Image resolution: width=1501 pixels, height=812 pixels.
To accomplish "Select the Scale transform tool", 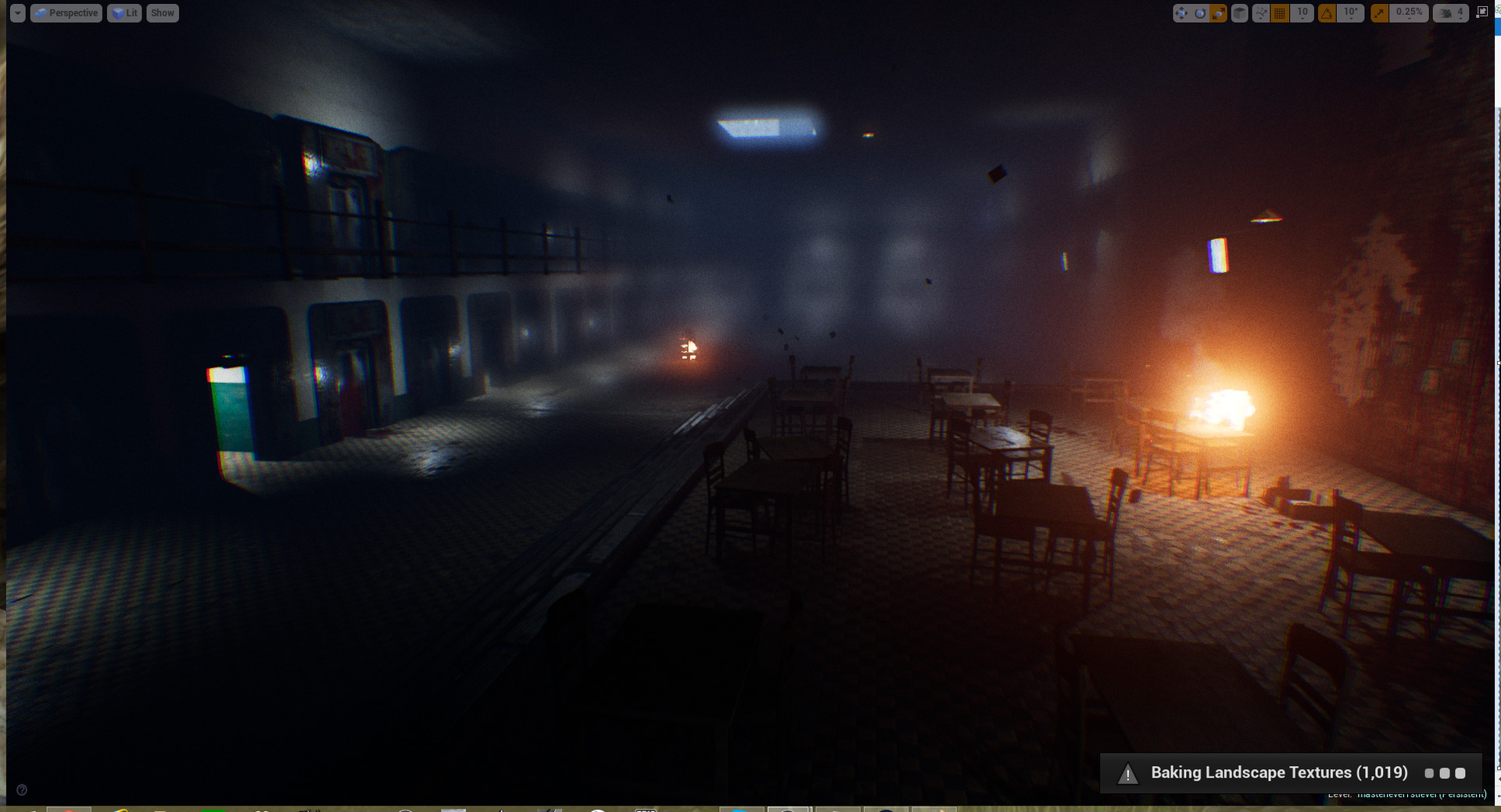I will tap(1218, 13).
